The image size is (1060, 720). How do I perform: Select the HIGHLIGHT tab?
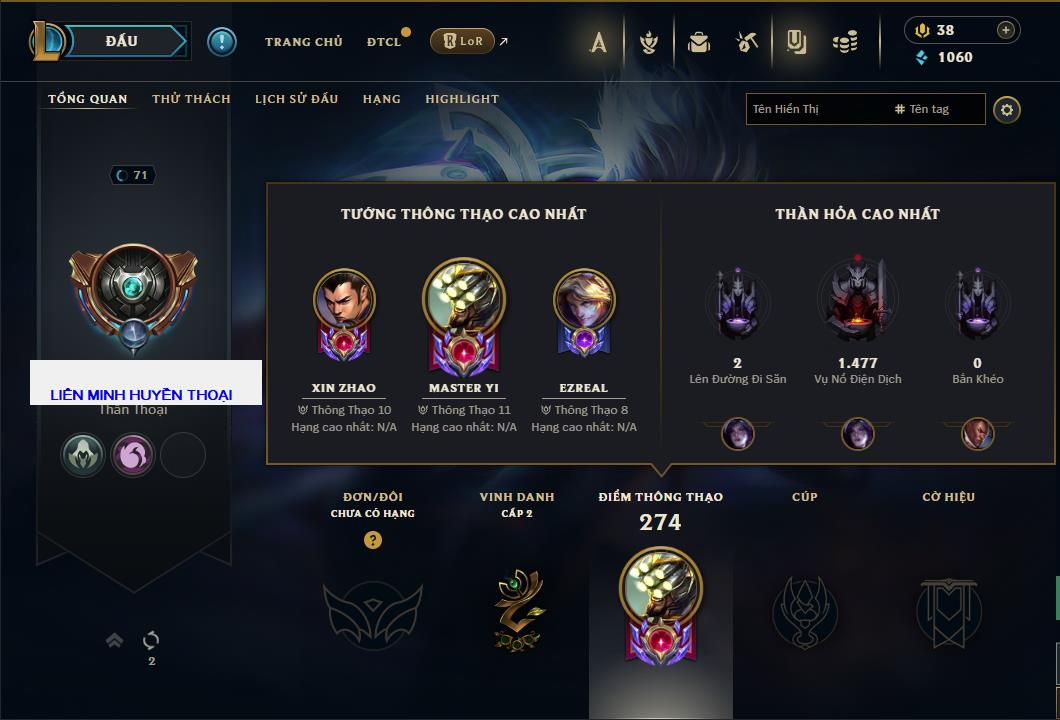click(462, 99)
